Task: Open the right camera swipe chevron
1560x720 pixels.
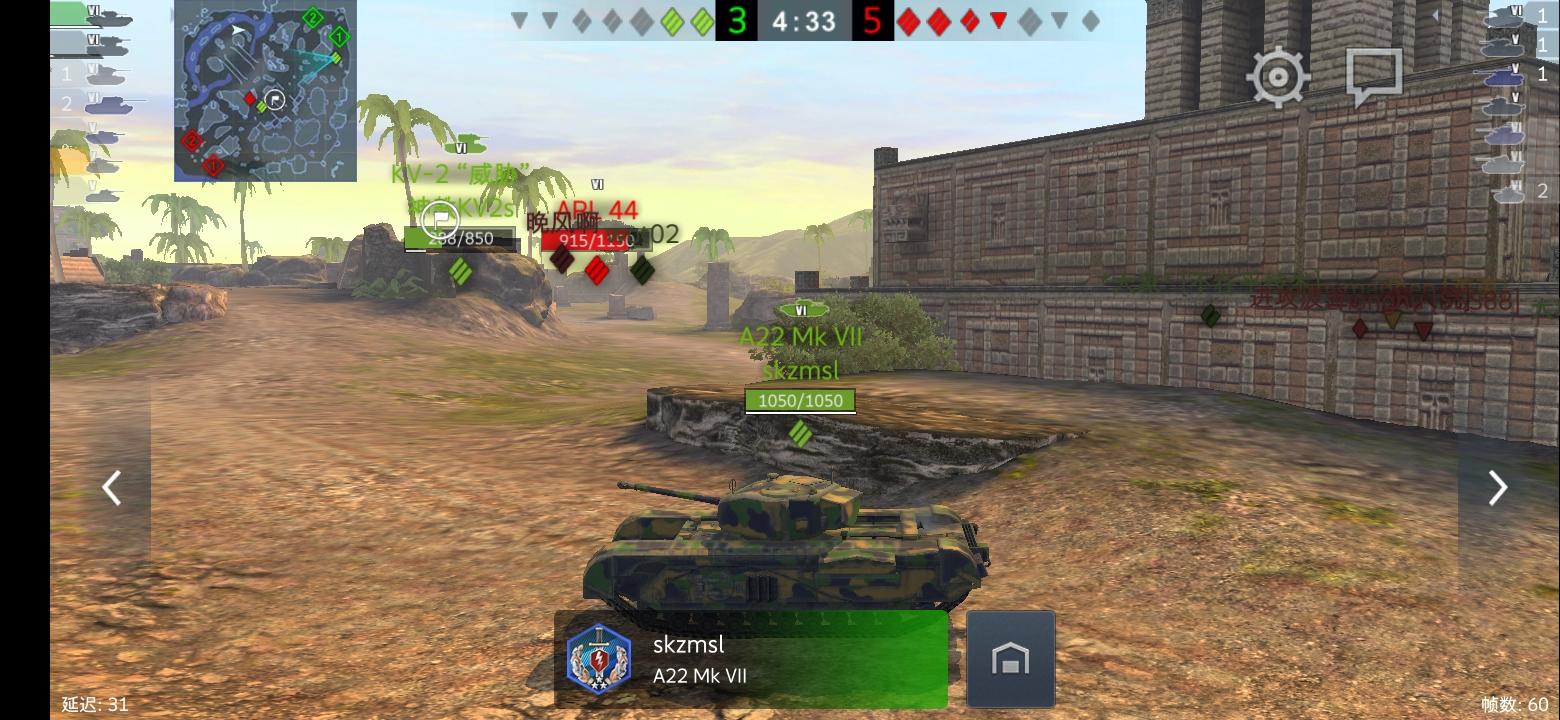Action: pos(1496,487)
